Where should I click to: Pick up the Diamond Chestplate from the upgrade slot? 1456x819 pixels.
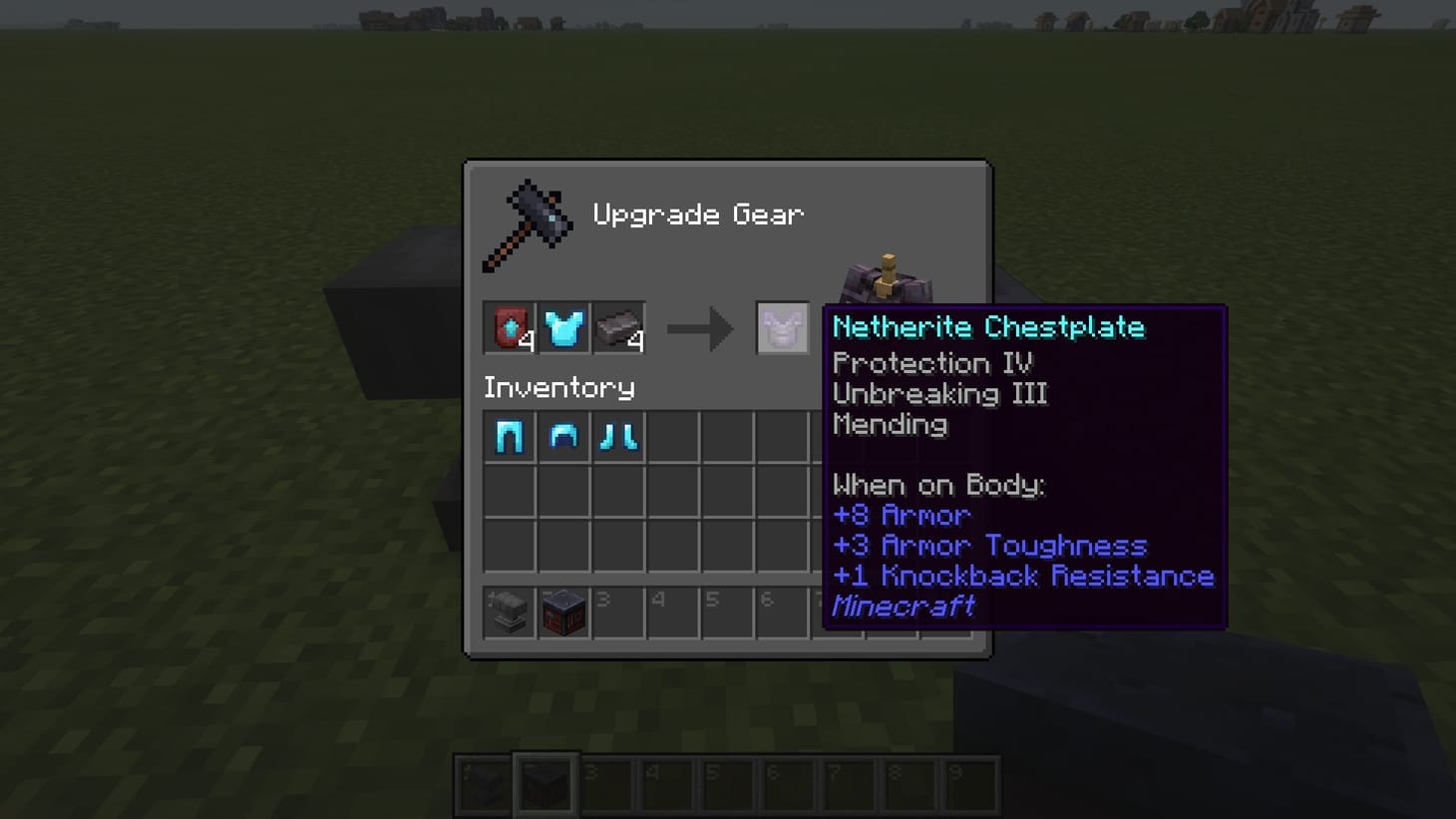(564, 327)
